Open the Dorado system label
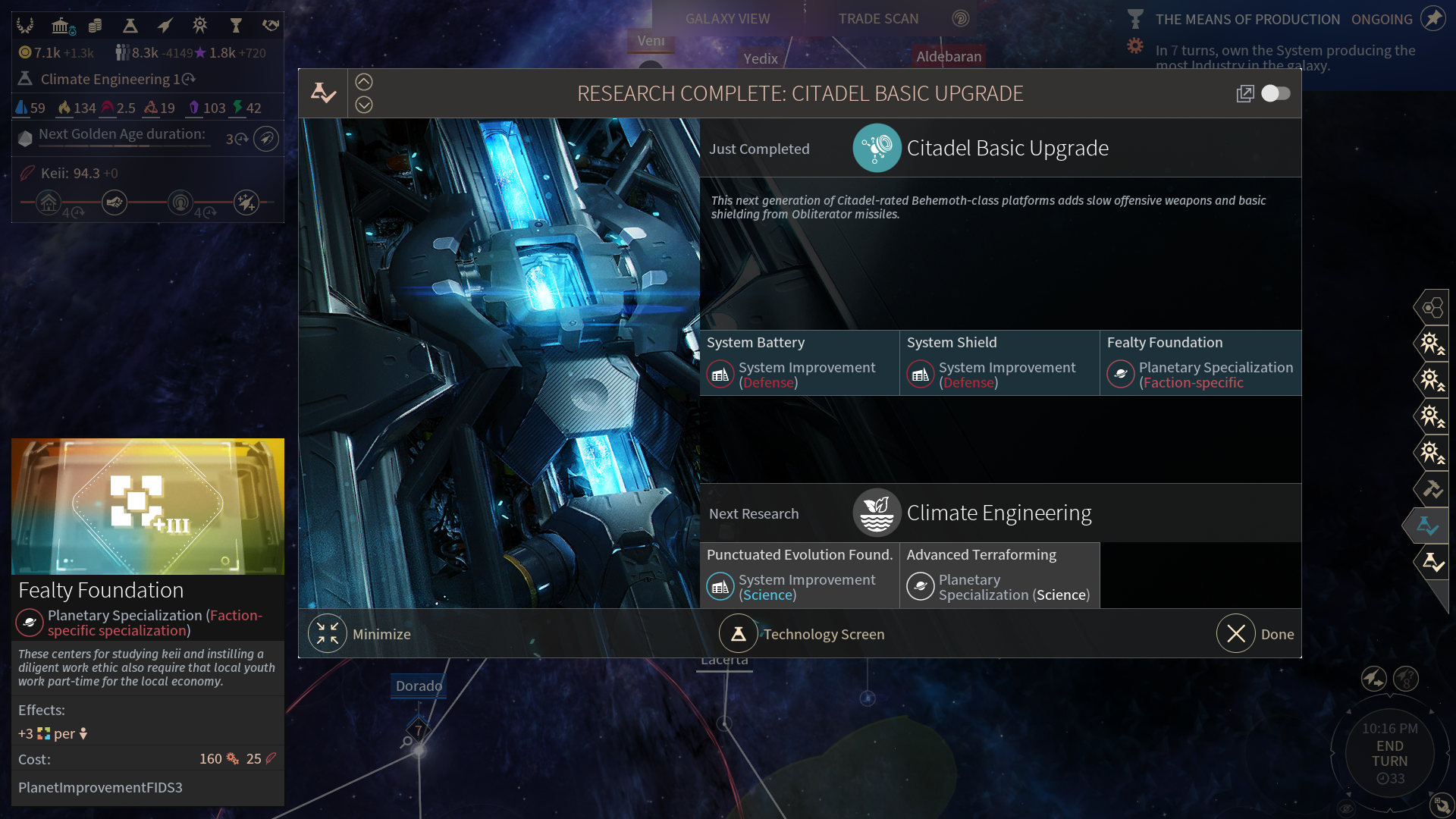The width and height of the screenshot is (1456, 819). click(419, 686)
